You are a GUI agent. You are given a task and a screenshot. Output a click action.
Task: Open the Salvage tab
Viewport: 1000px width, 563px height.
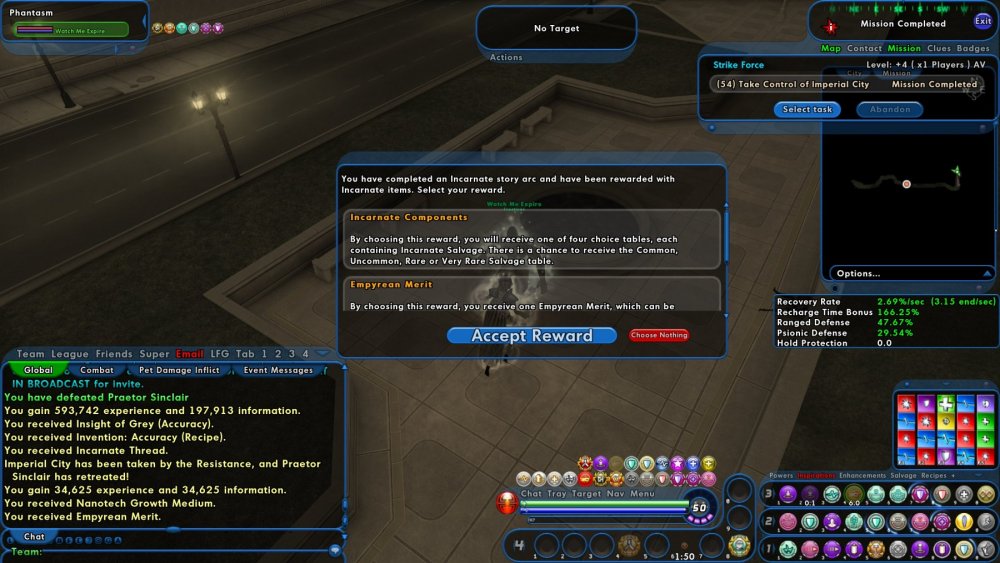(x=903, y=476)
